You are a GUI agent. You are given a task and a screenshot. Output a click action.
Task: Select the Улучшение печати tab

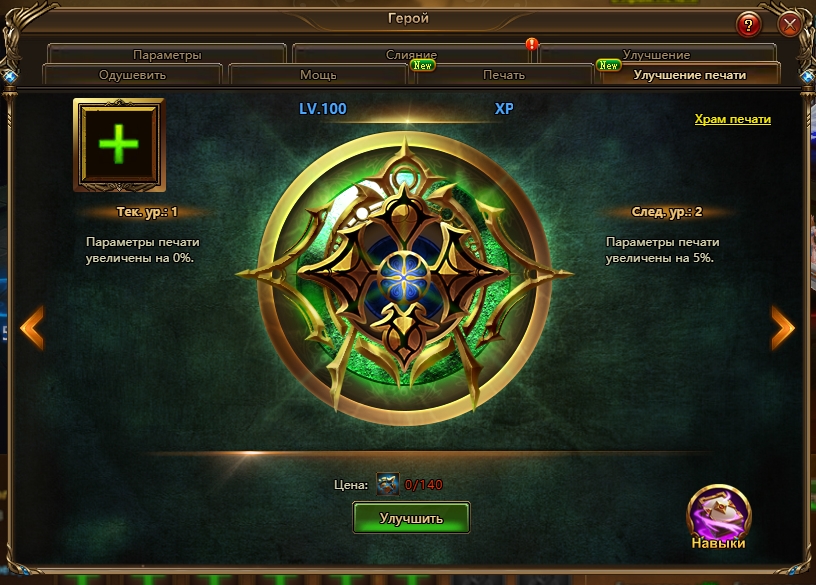point(689,75)
